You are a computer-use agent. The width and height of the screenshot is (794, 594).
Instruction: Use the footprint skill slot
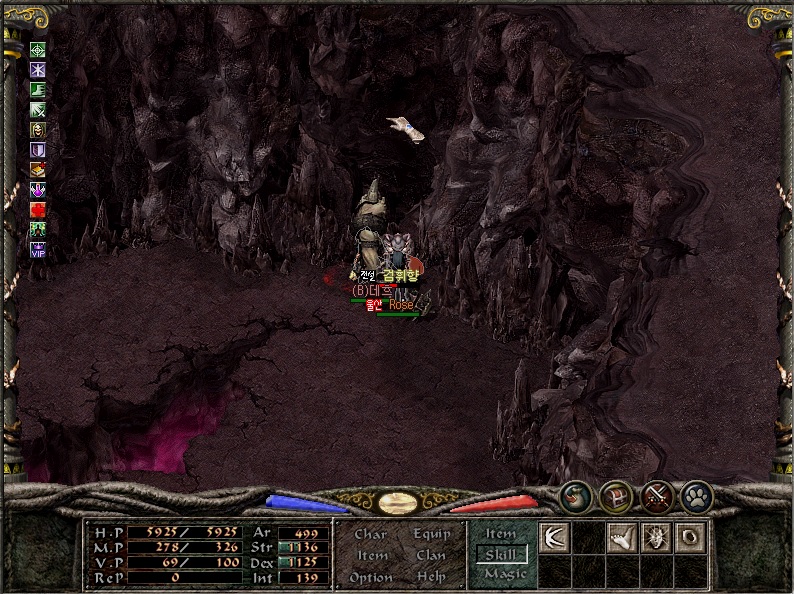pos(622,538)
